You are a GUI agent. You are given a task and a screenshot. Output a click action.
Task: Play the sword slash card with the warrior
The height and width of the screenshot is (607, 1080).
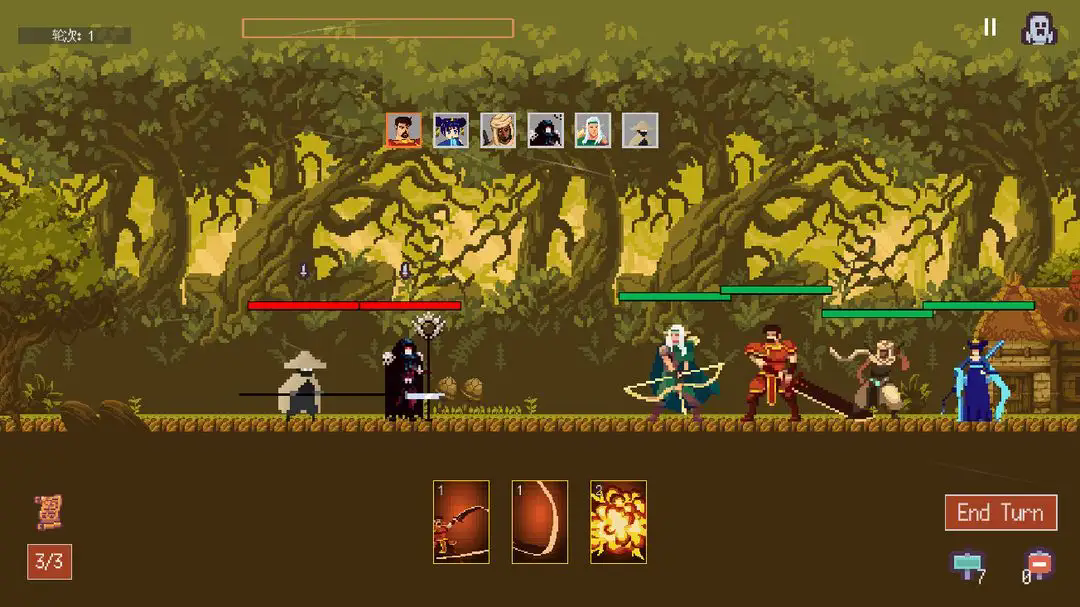click(x=461, y=521)
